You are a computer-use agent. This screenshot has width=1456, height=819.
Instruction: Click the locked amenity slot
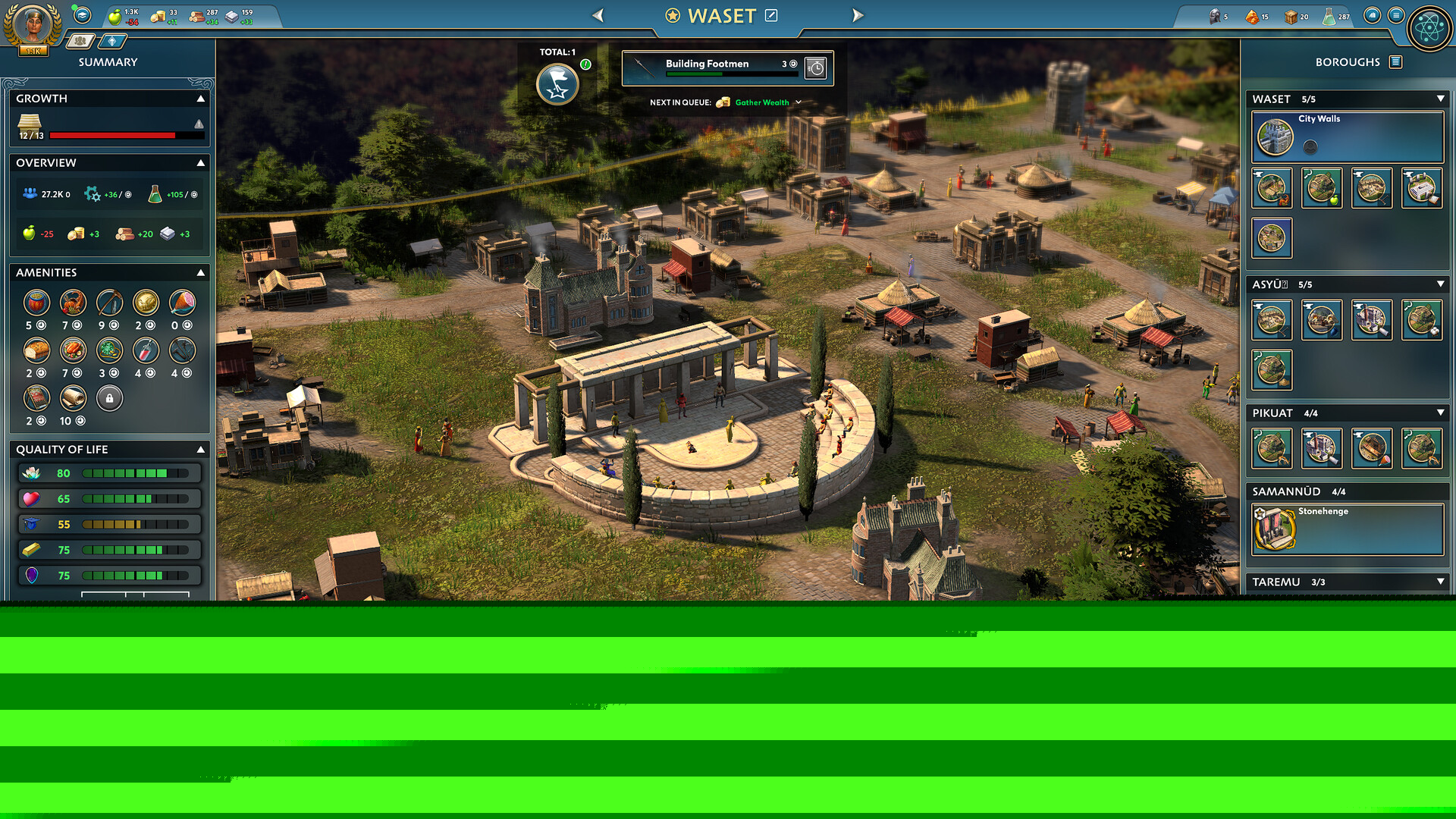coord(109,398)
